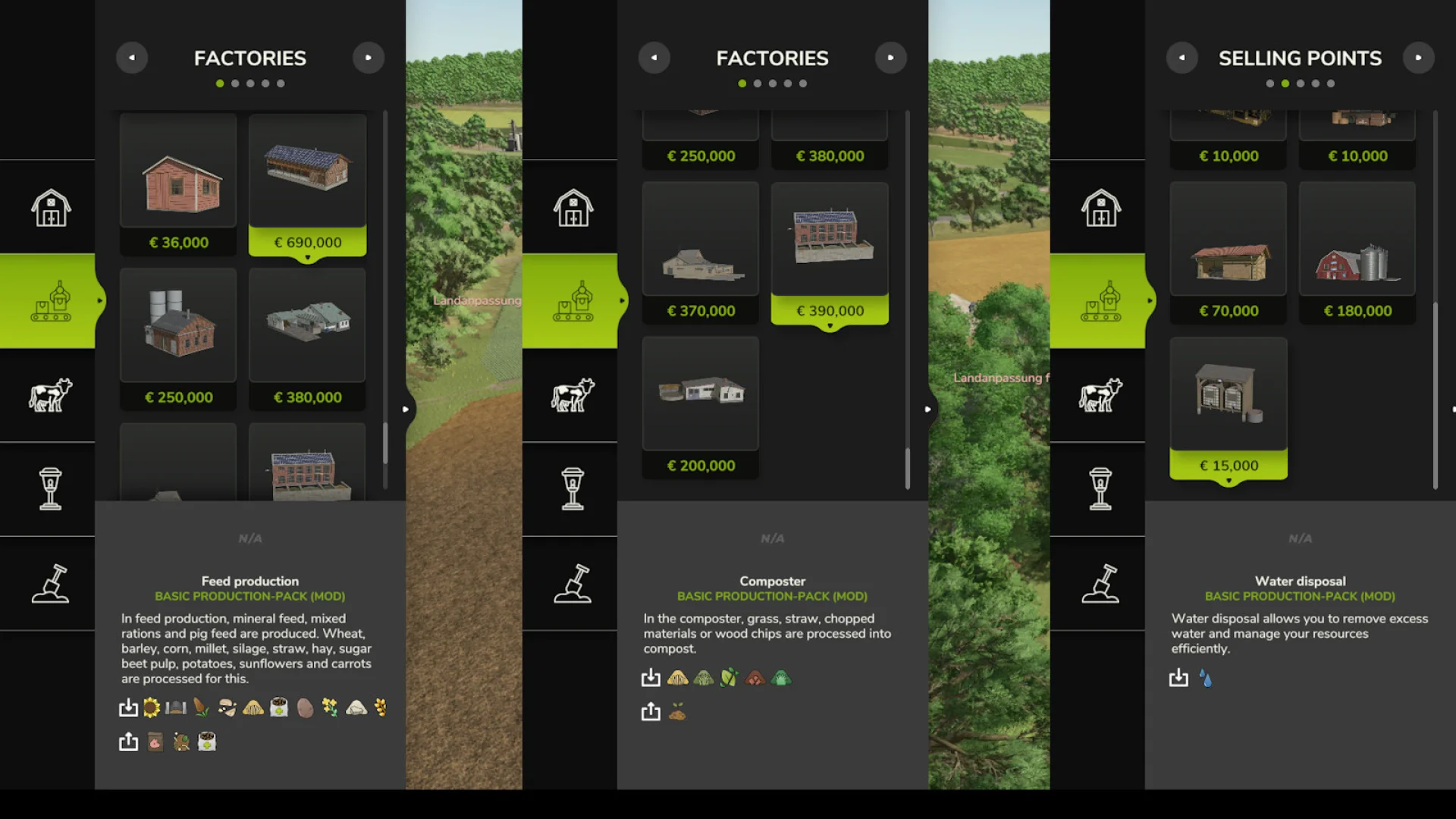Click the right arrow beside FACTORIES title
The height and width of the screenshot is (819, 1456).
click(x=369, y=57)
